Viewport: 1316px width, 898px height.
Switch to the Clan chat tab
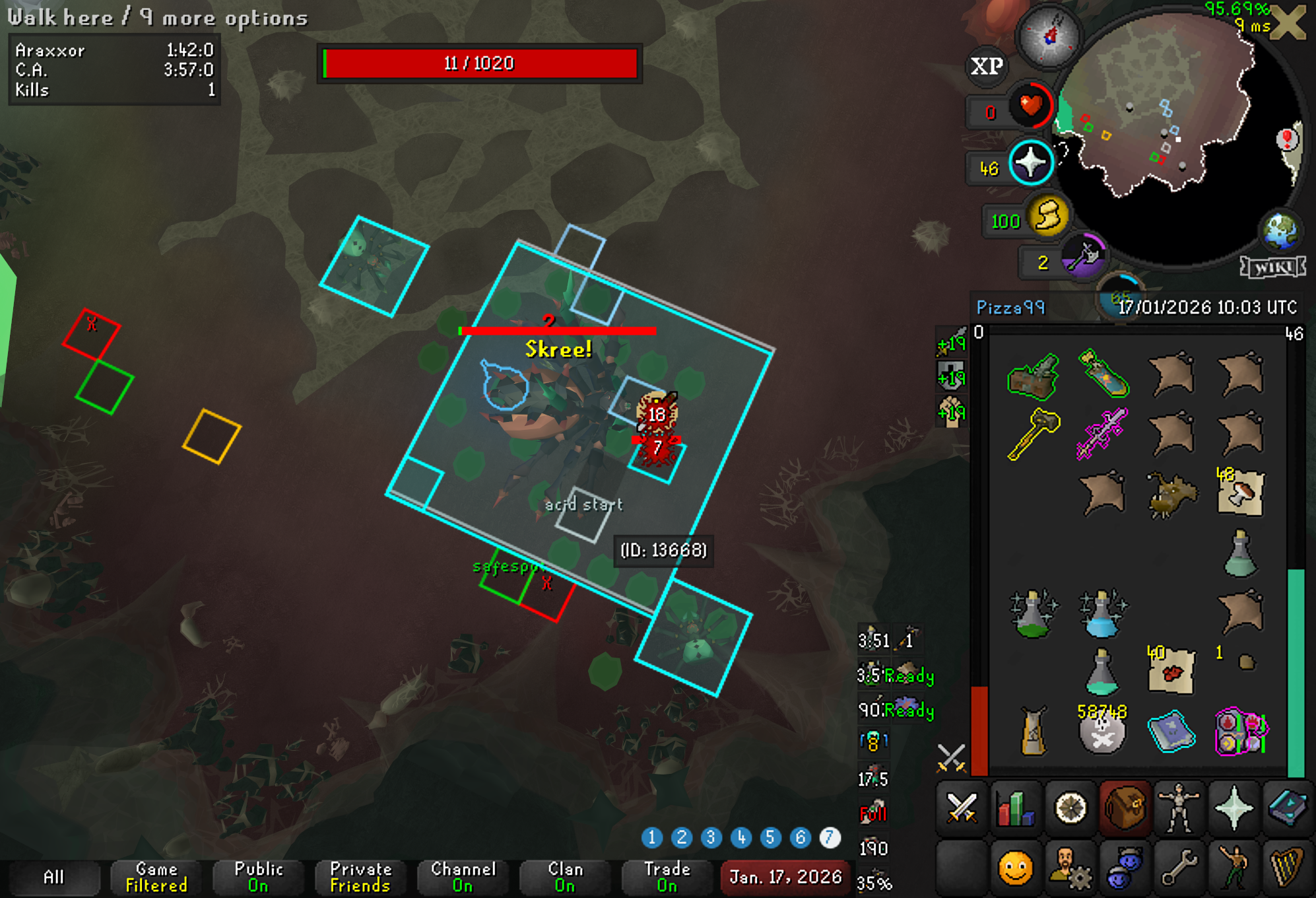(565, 877)
